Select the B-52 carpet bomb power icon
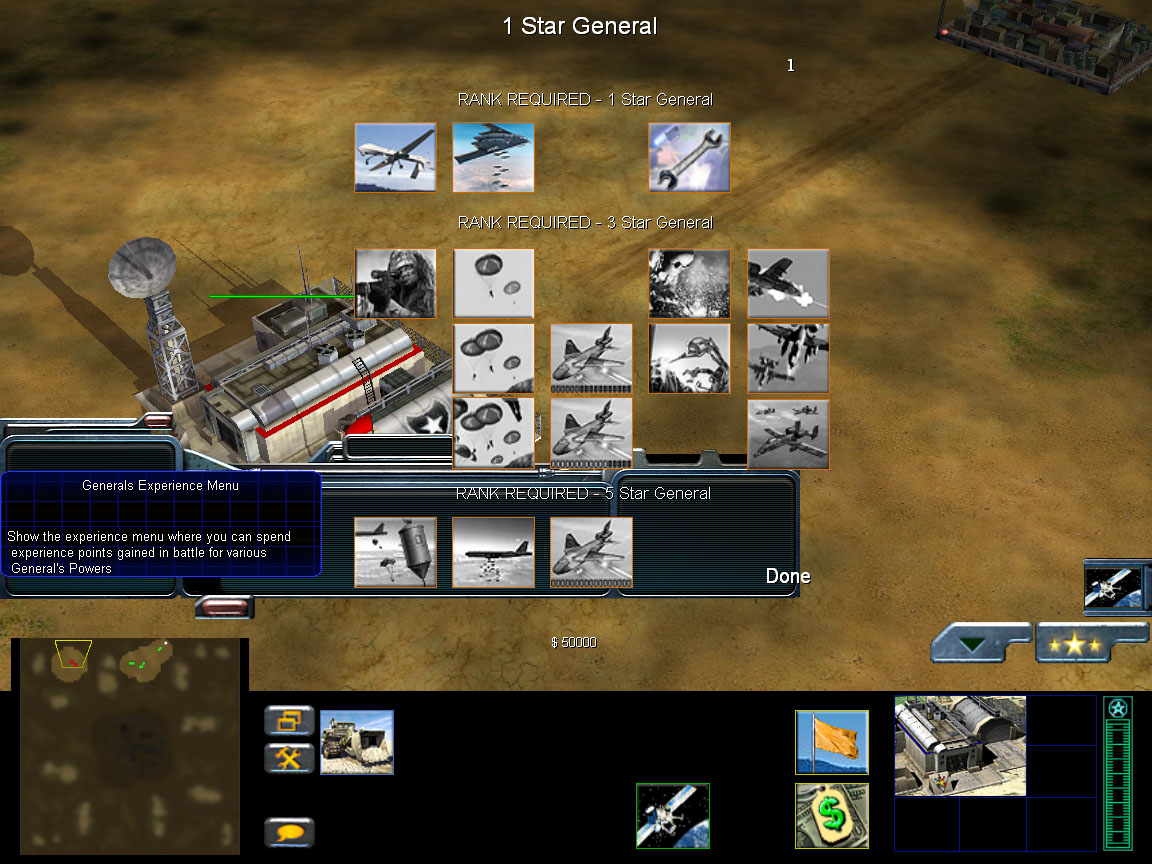Viewport: 1152px width, 864px height. coord(493,552)
